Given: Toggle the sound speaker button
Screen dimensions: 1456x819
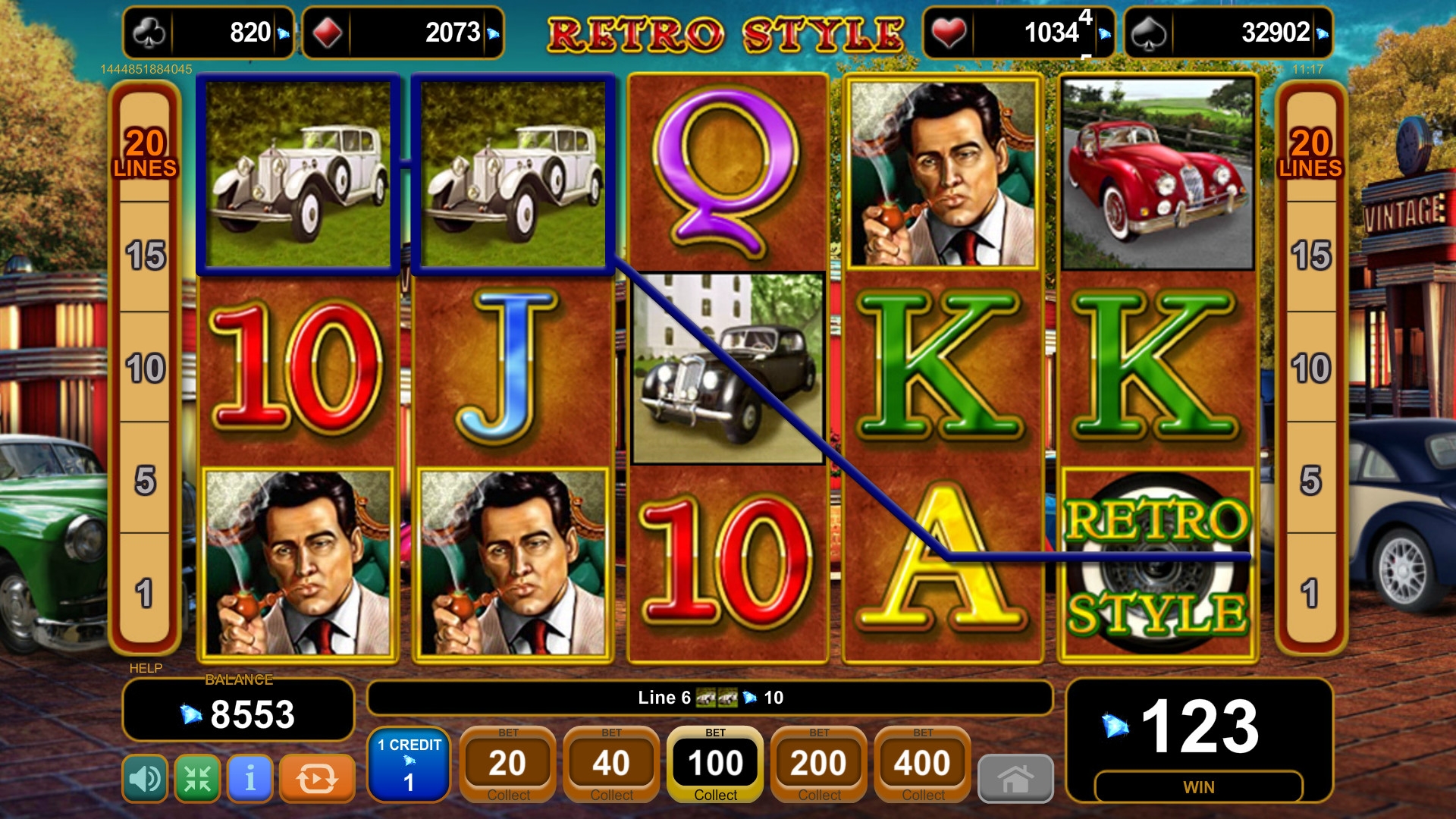Looking at the screenshot, I should [x=145, y=778].
